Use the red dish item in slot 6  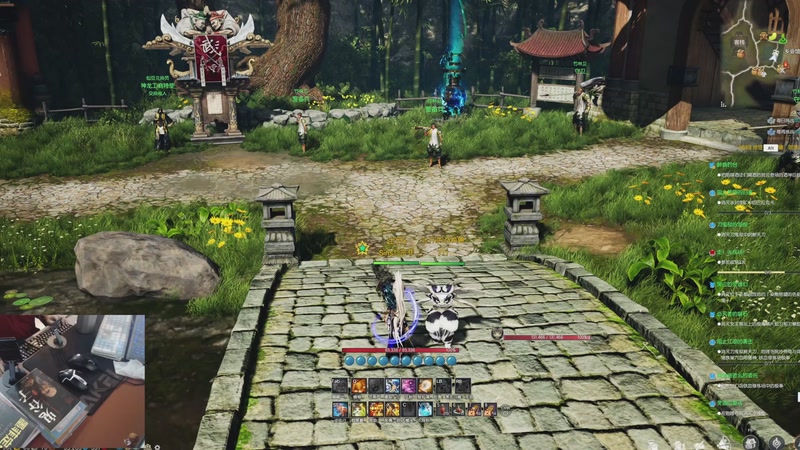click(x=459, y=409)
